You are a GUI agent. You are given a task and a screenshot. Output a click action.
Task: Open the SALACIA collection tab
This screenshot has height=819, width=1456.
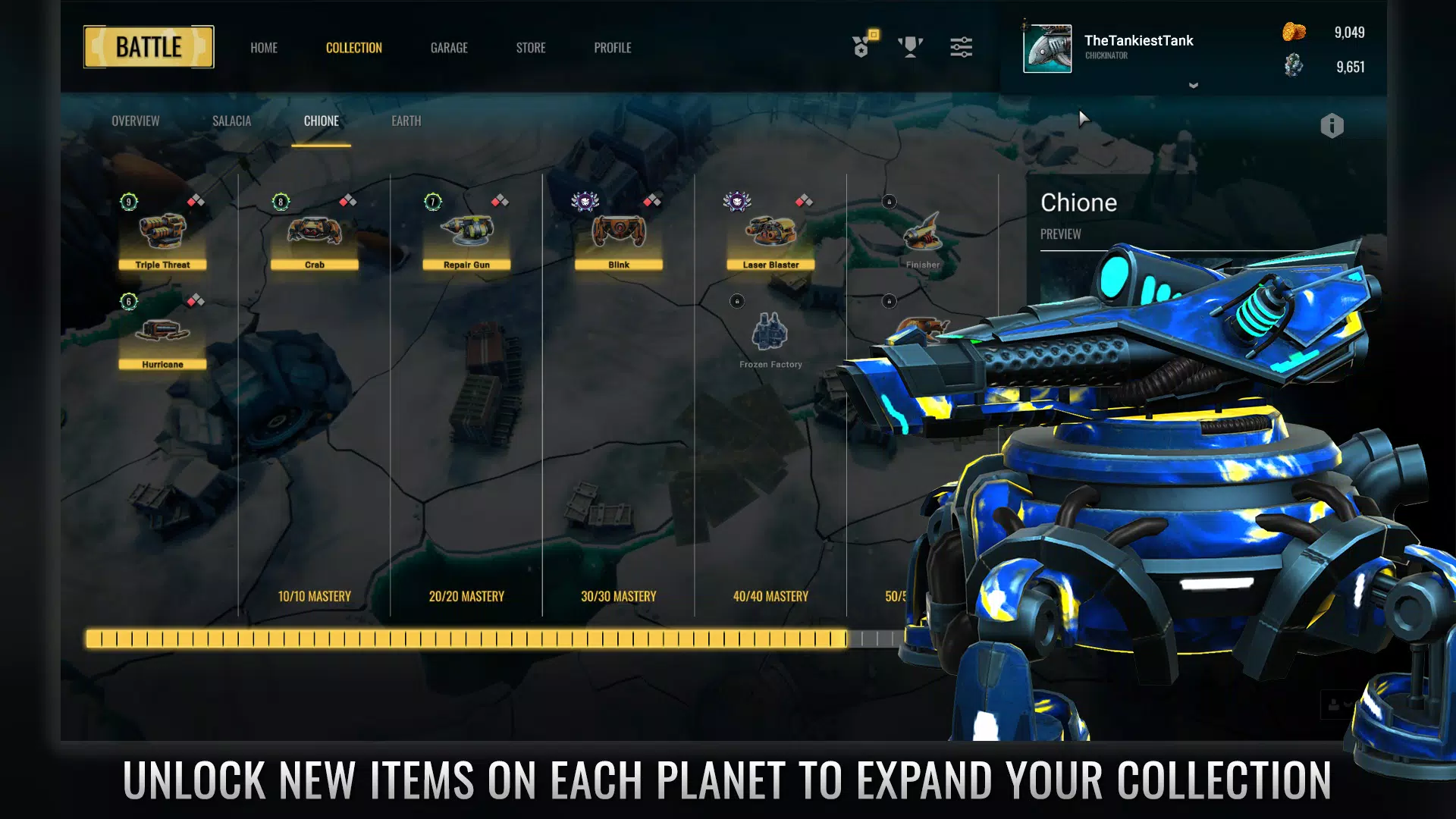[231, 121]
